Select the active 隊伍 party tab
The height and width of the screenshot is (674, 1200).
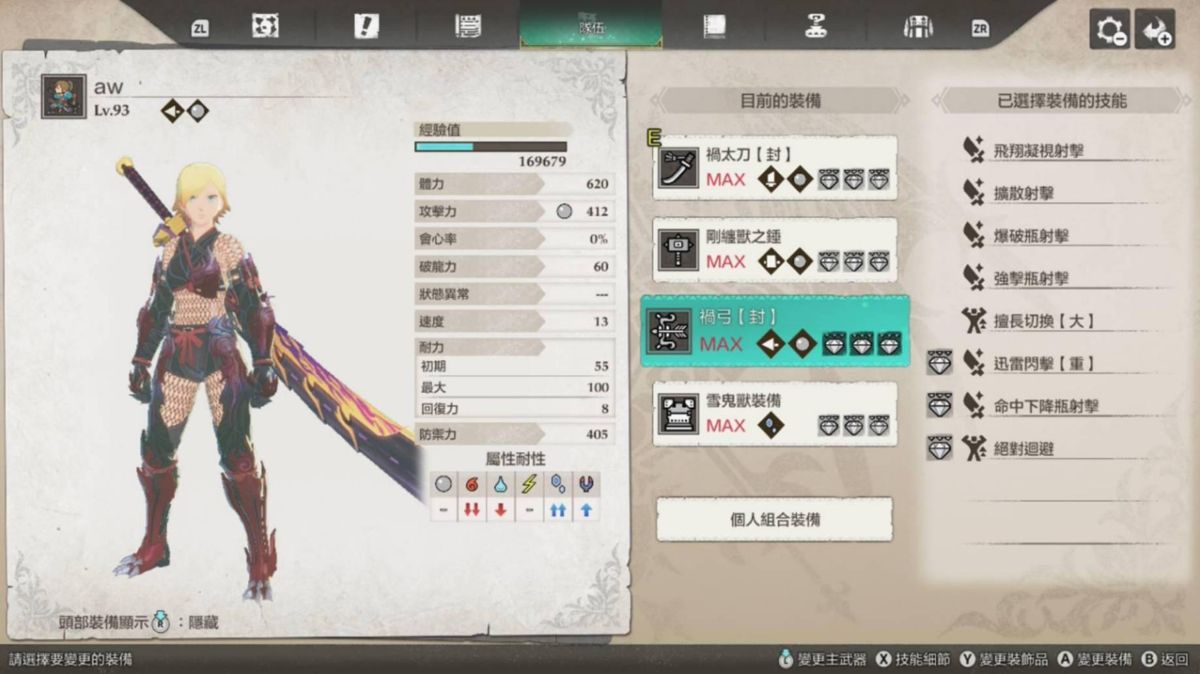[590, 27]
